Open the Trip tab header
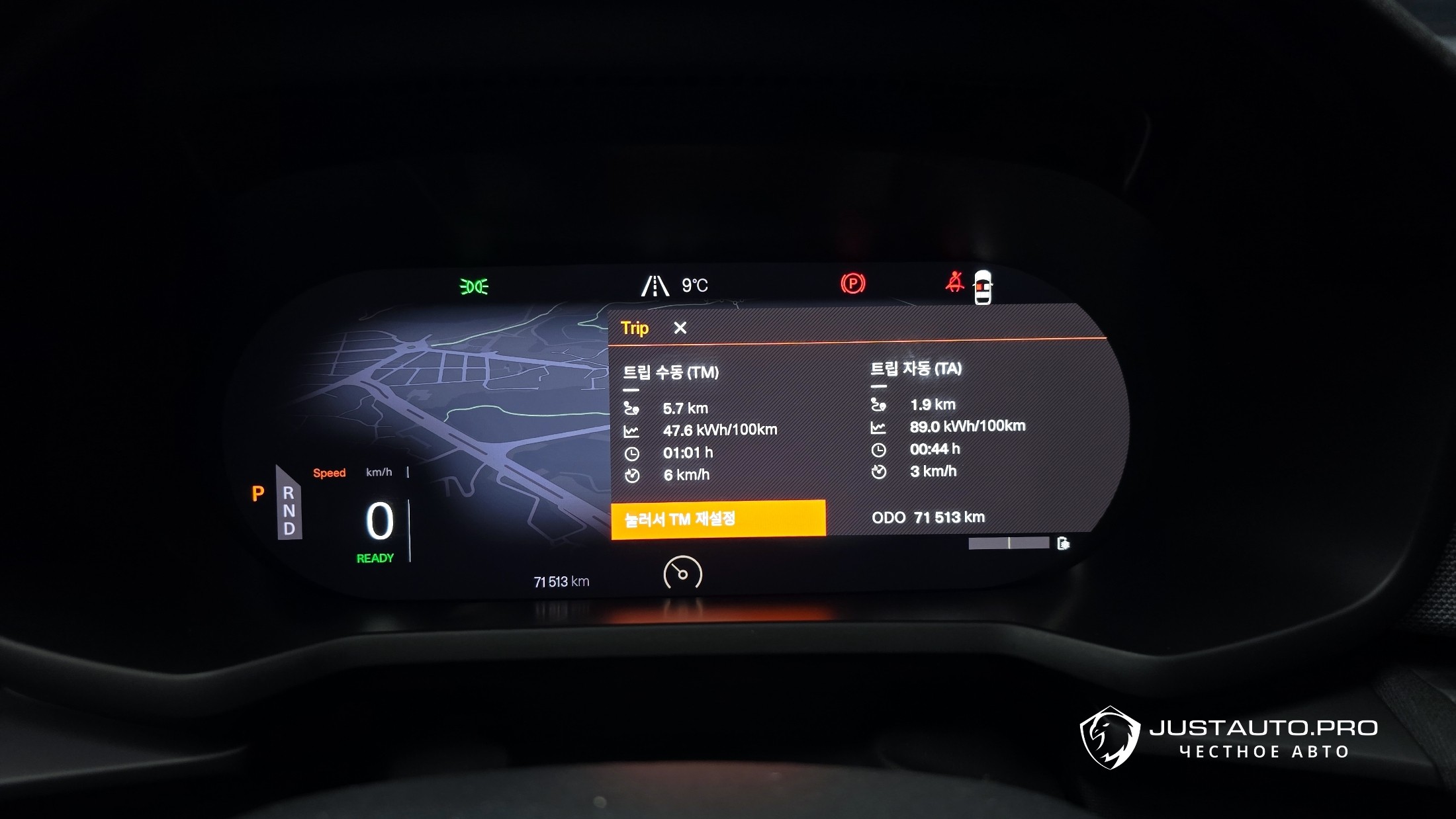This screenshot has width=1456, height=819. coord(635,328)
